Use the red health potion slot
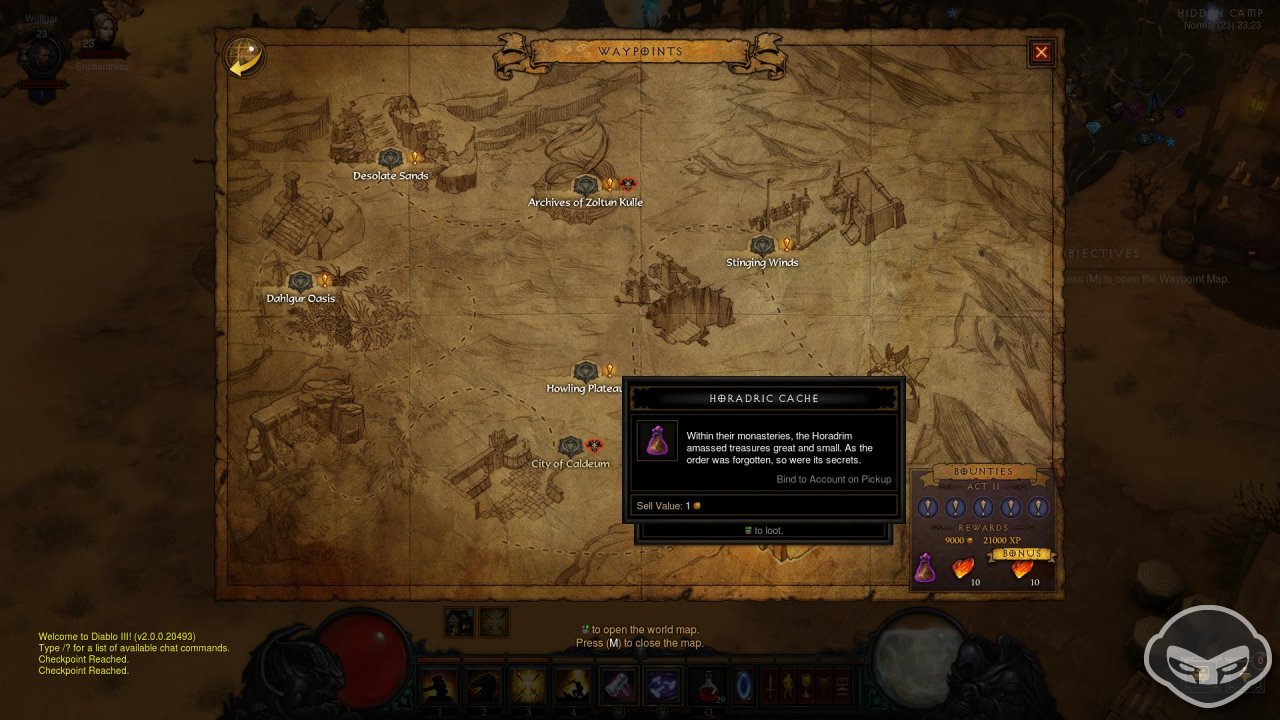 pyautogui.click(x=709, y=685)
